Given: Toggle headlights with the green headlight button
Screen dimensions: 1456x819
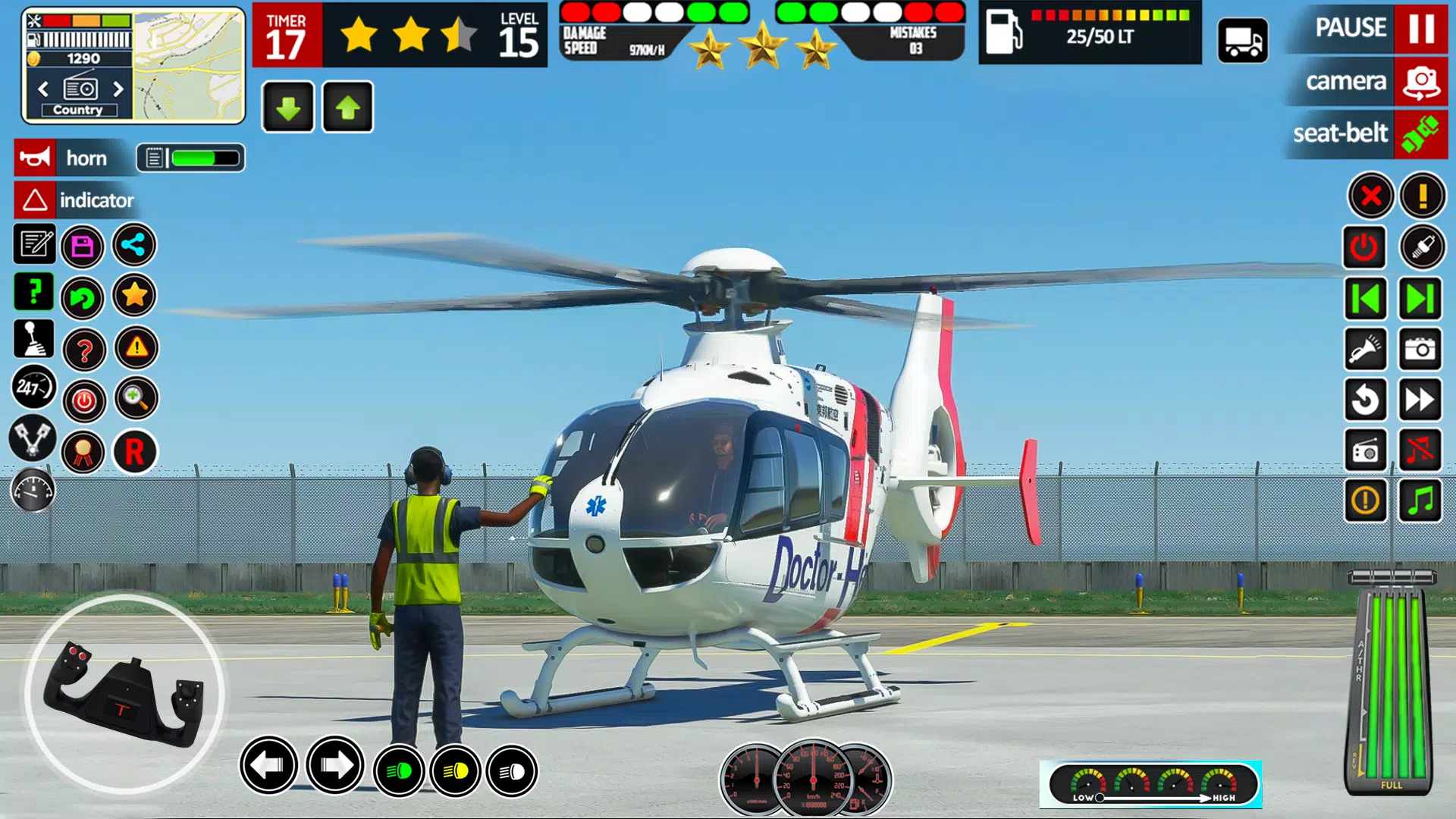Looking at the screenshot, I should click(399, 771).
